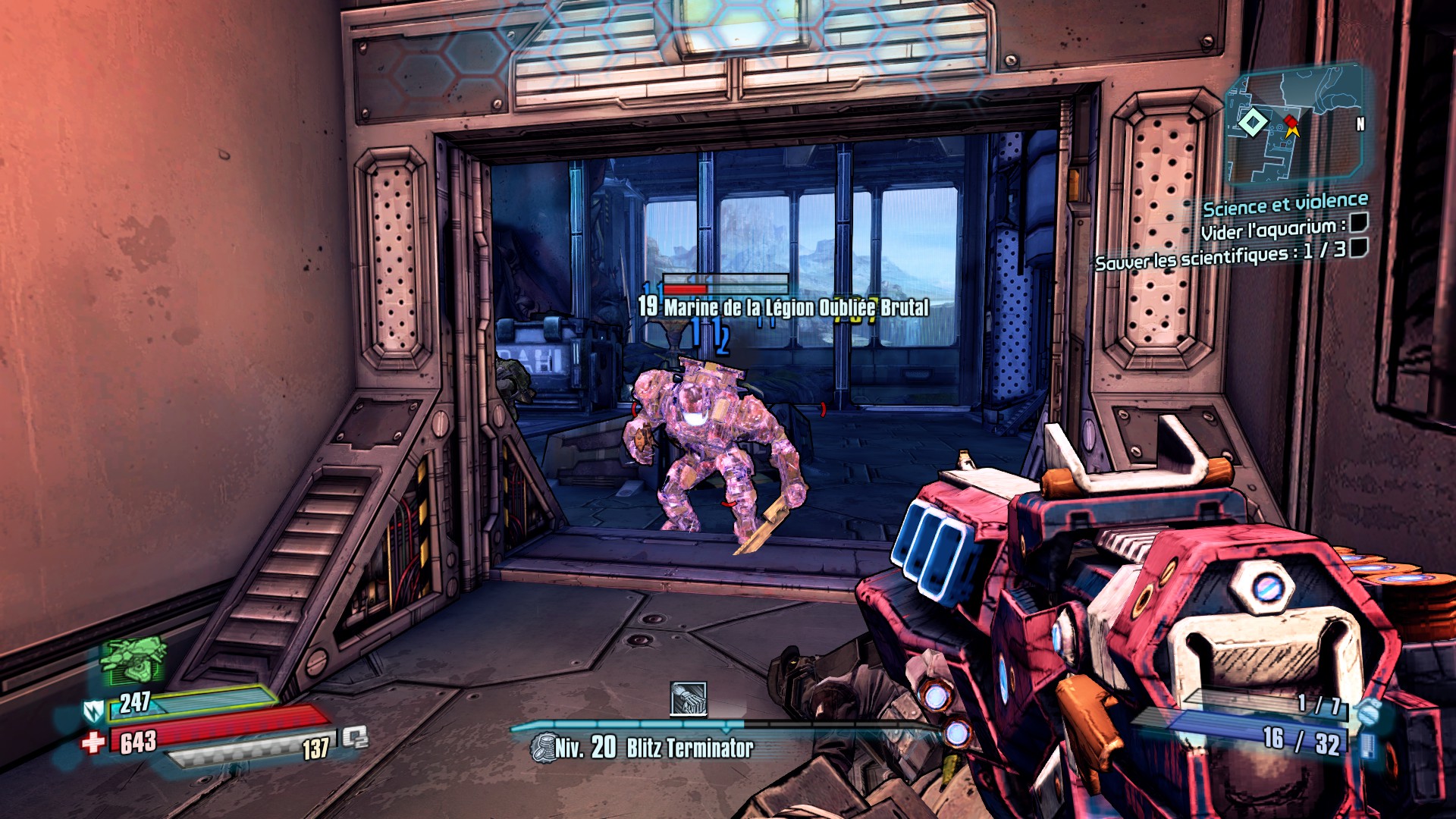Click the action skill icon above the XP bar

(689, 698)
